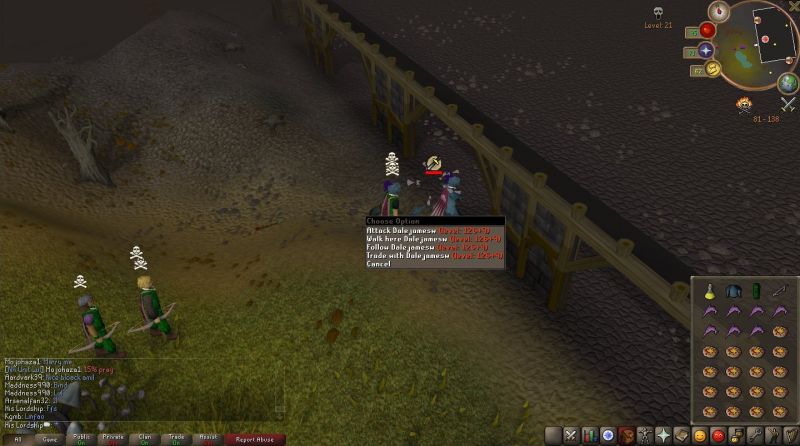
Task: Toggle the Private chat filter
Action: pos(113,438)
